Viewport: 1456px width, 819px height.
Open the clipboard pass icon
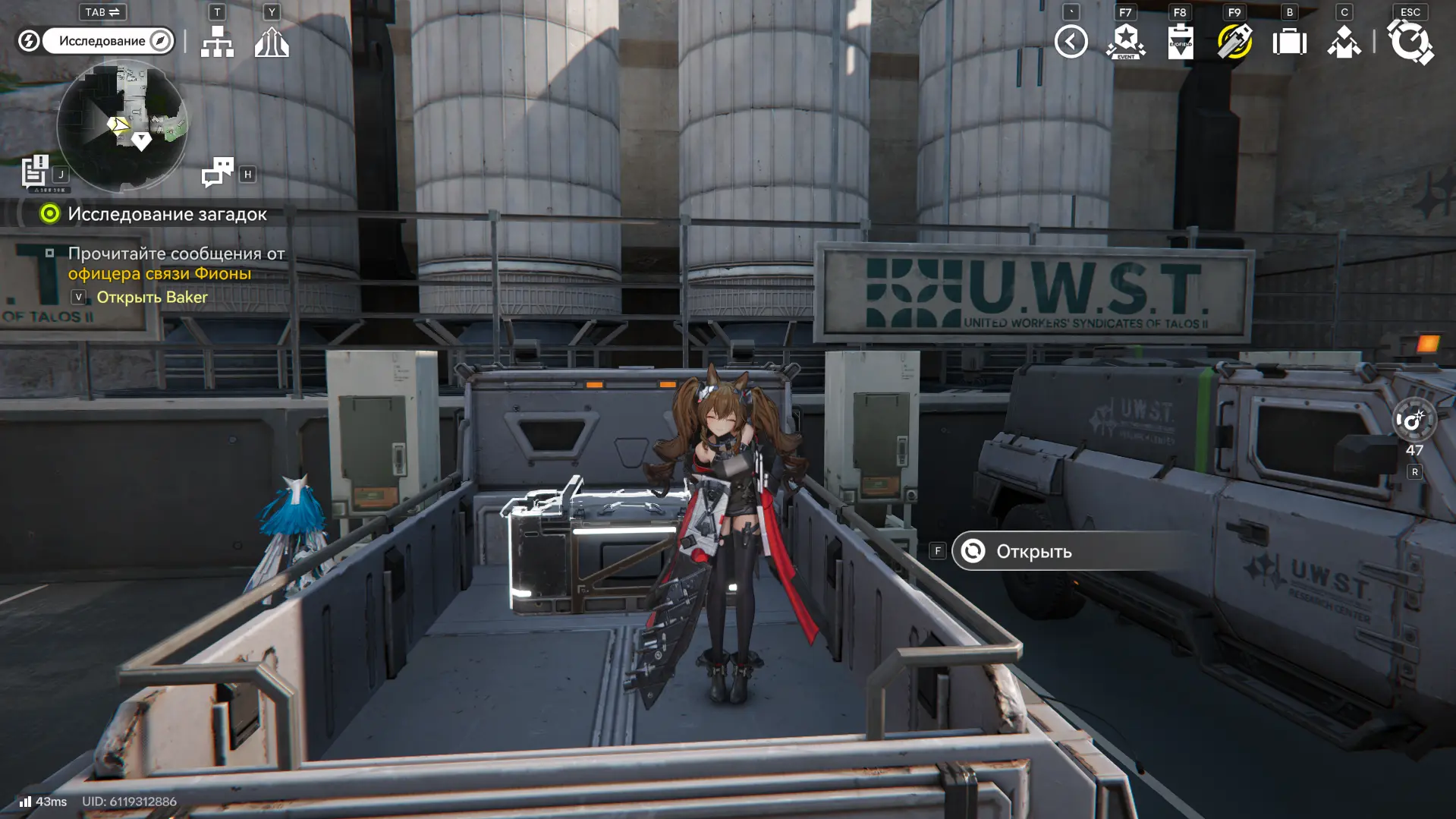coord(1180,42)
